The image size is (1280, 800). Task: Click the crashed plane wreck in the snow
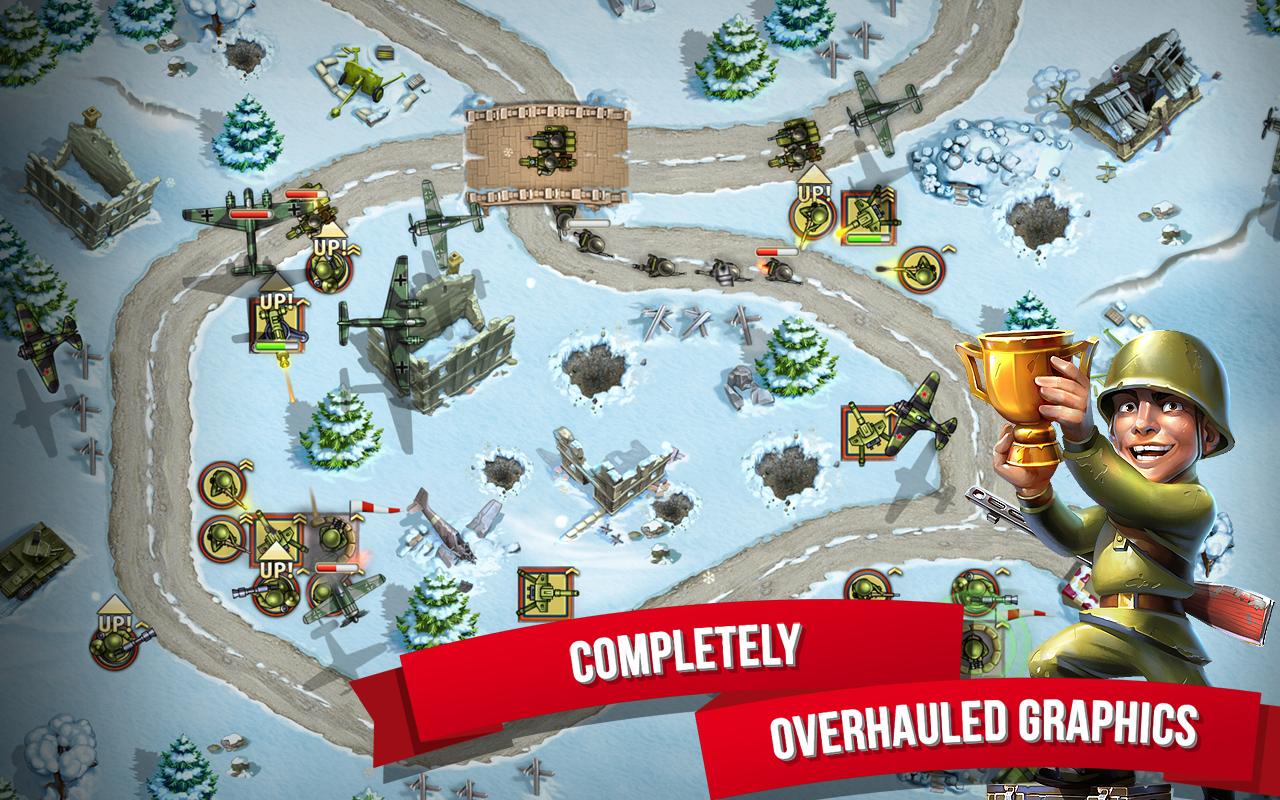447,525
